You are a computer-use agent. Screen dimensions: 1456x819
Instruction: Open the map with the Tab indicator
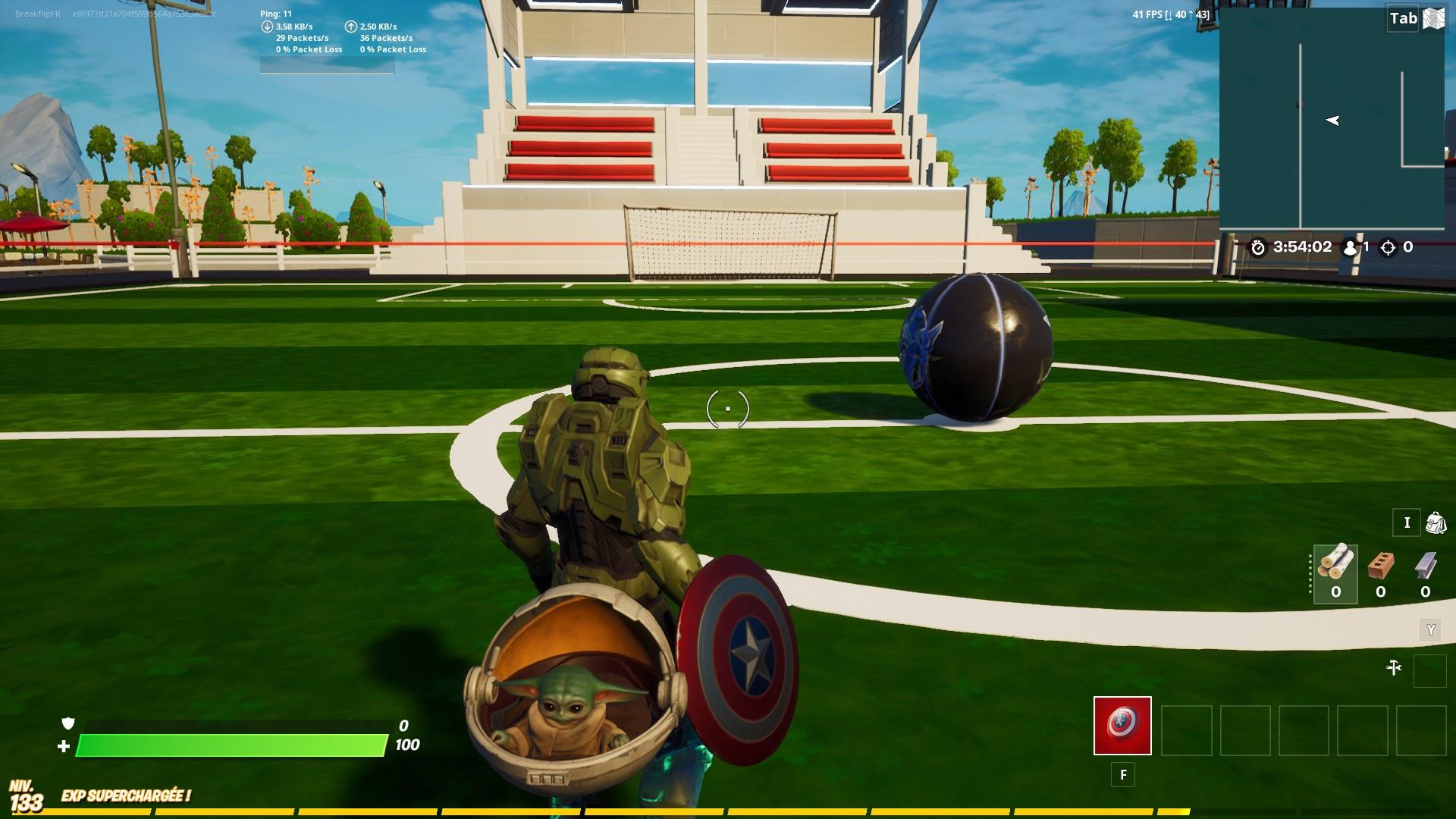(x=1404, y=18)
